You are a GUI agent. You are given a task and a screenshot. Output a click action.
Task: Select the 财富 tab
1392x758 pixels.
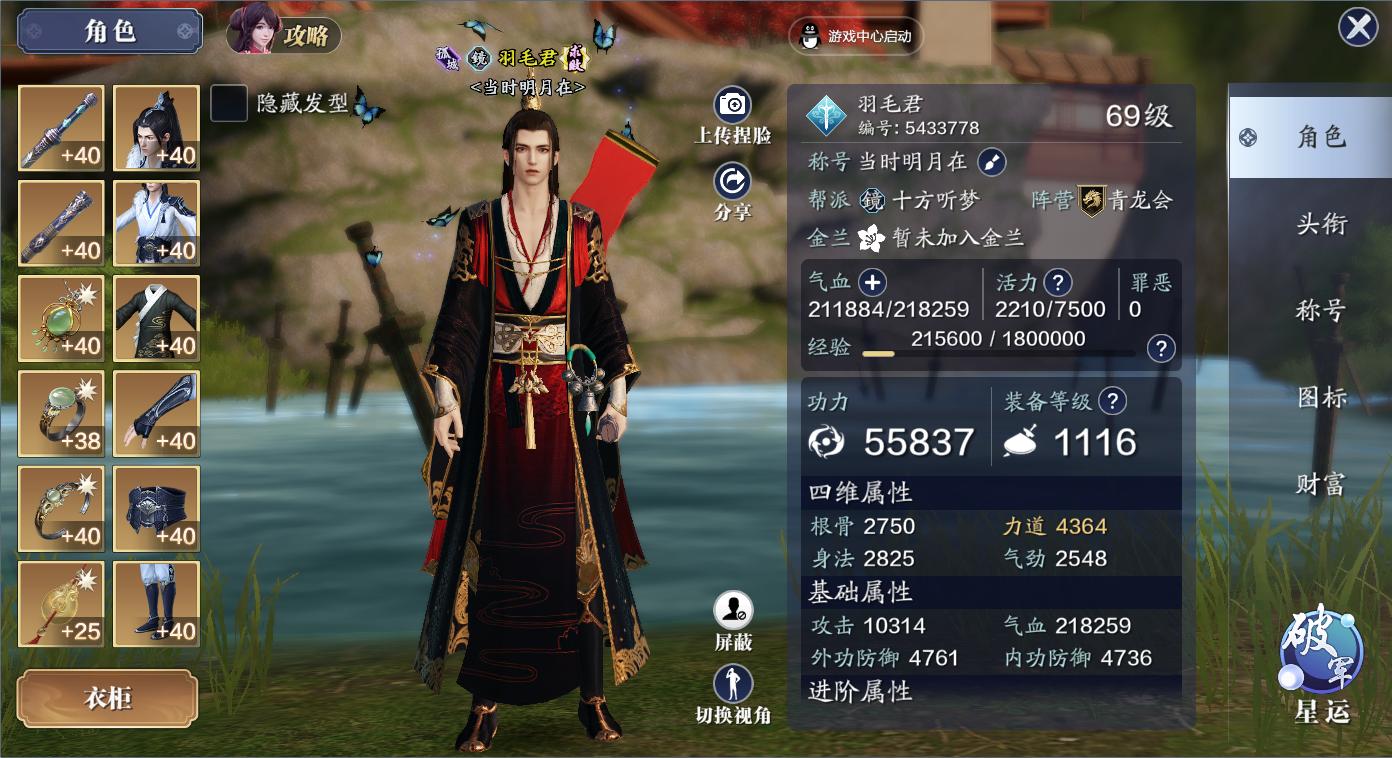pyautogui.click(x=1320, y=485)
